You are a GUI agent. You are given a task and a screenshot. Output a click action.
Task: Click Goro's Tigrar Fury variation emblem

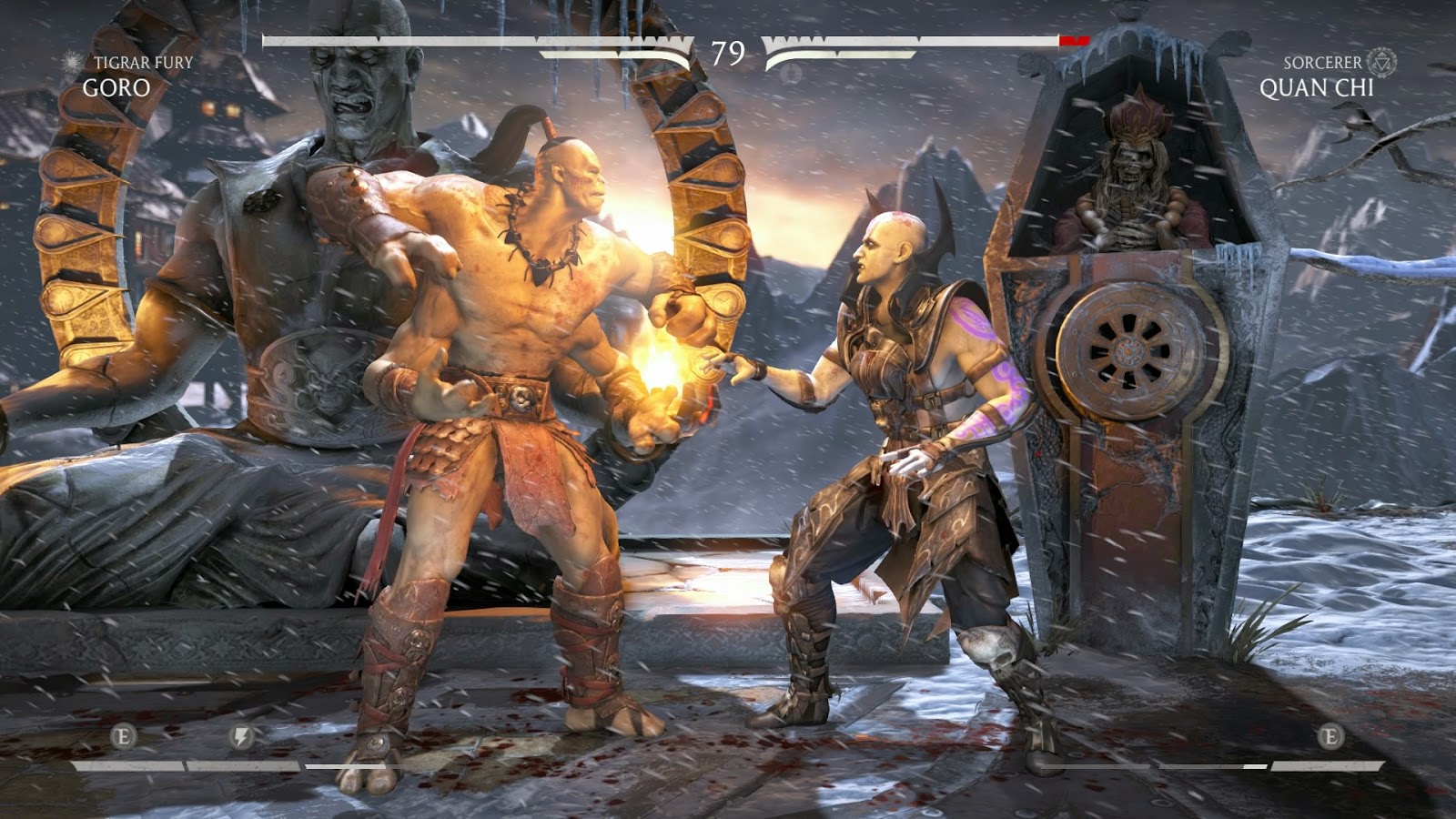click(x=72, y=62)
